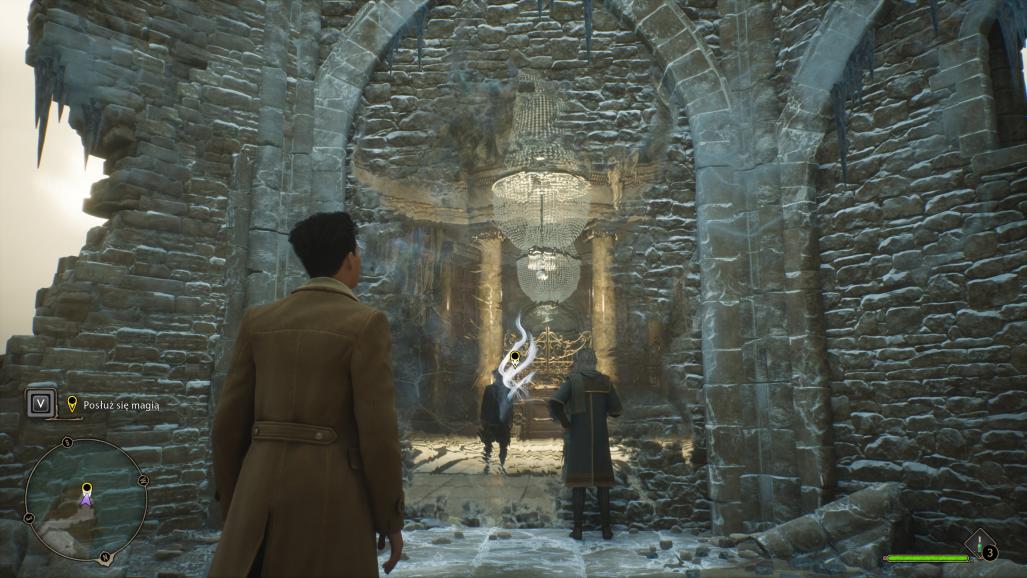Open the circular minimap
The width and height of the screenshot is (1027, 578).
coord(86,500)
